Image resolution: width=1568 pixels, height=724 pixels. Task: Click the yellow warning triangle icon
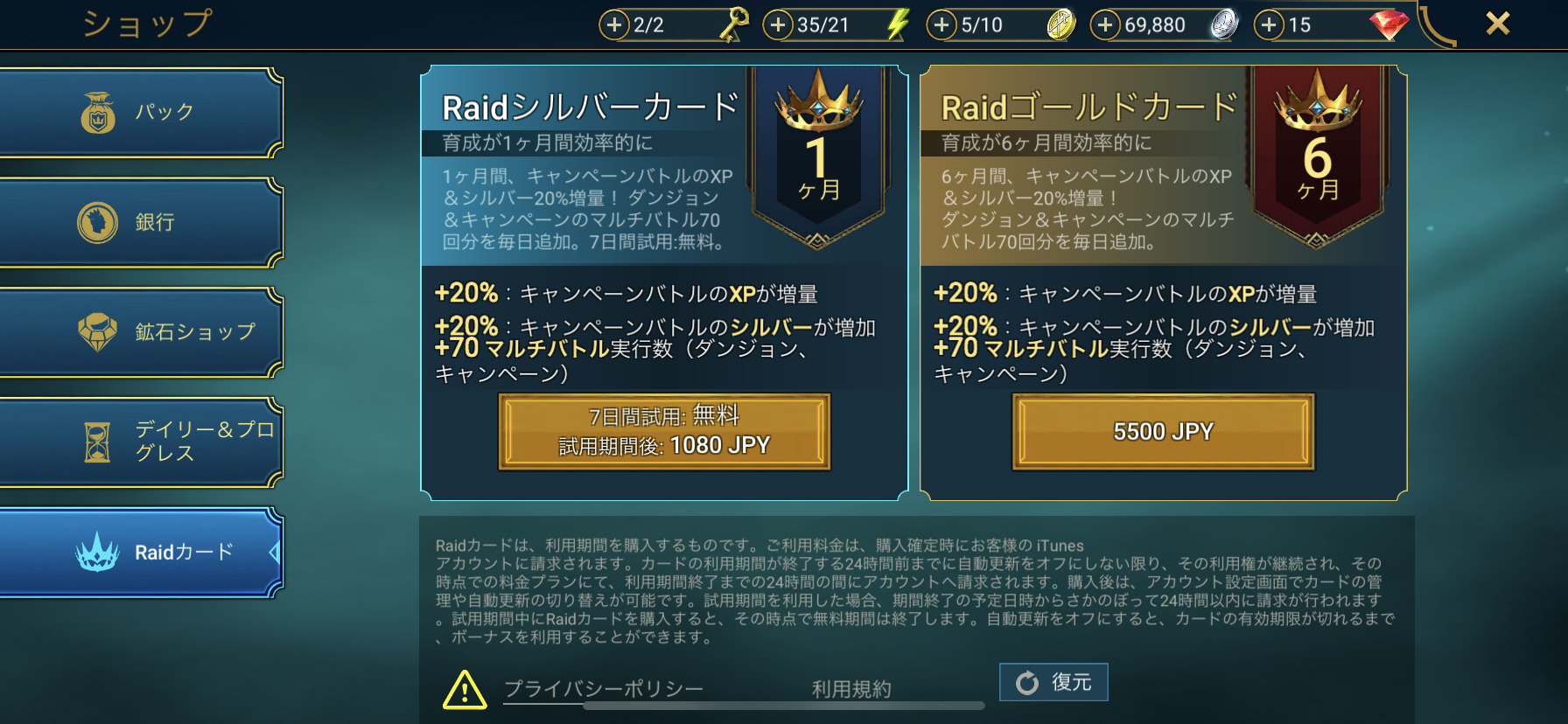pos(465,690)
